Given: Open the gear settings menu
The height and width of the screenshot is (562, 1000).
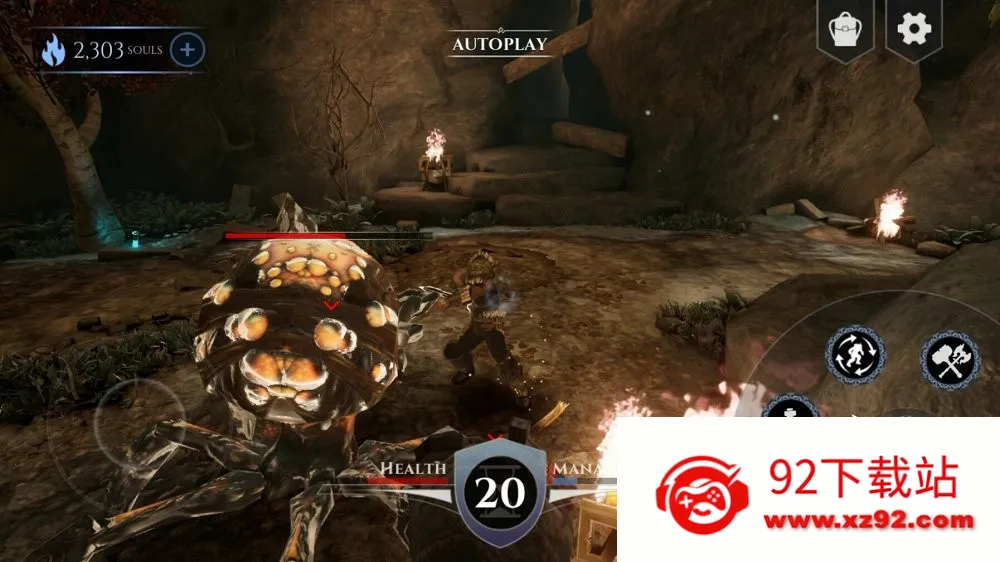Looking at the screenshot, I should click(914, 29).
